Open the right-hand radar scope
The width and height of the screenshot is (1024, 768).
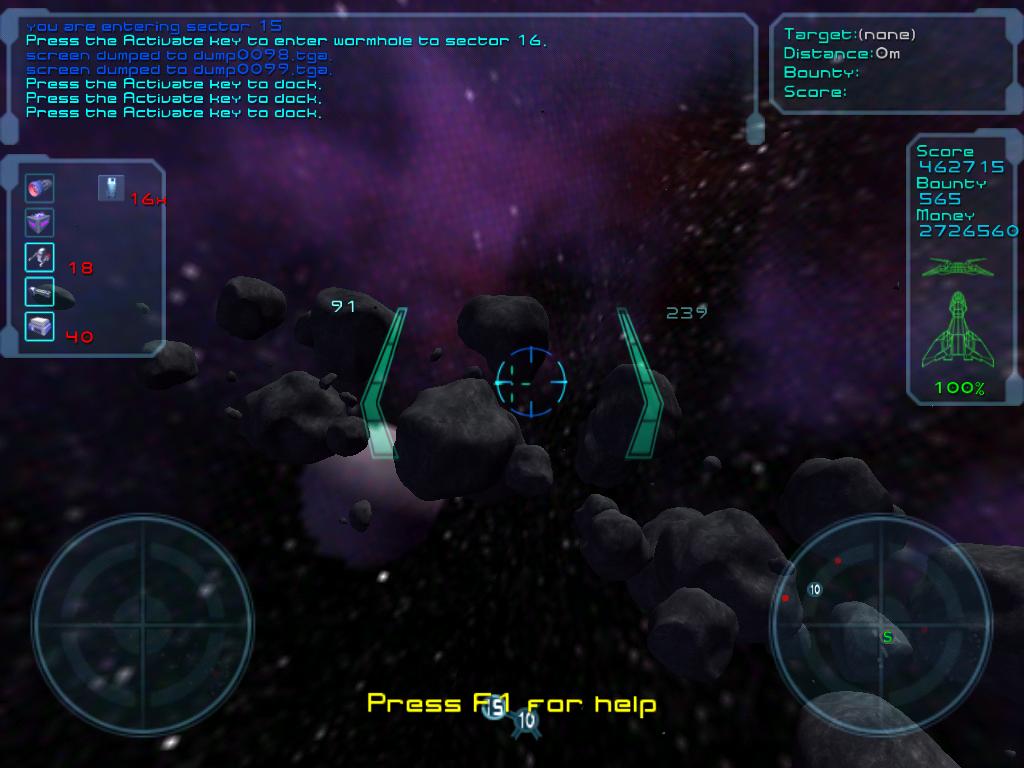[x=880, y=623]
